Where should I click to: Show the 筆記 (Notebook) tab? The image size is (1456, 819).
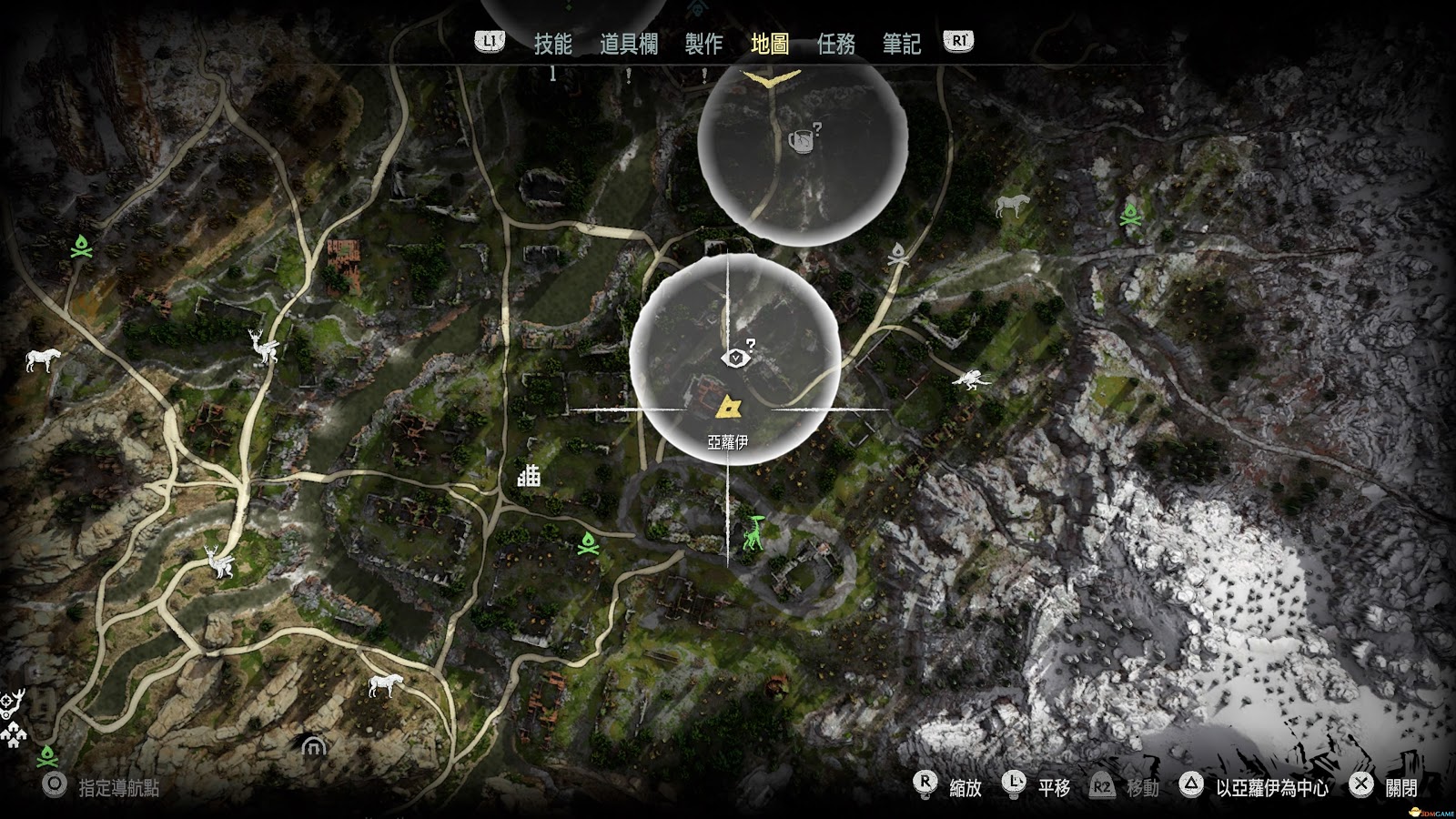click(901, 44)
